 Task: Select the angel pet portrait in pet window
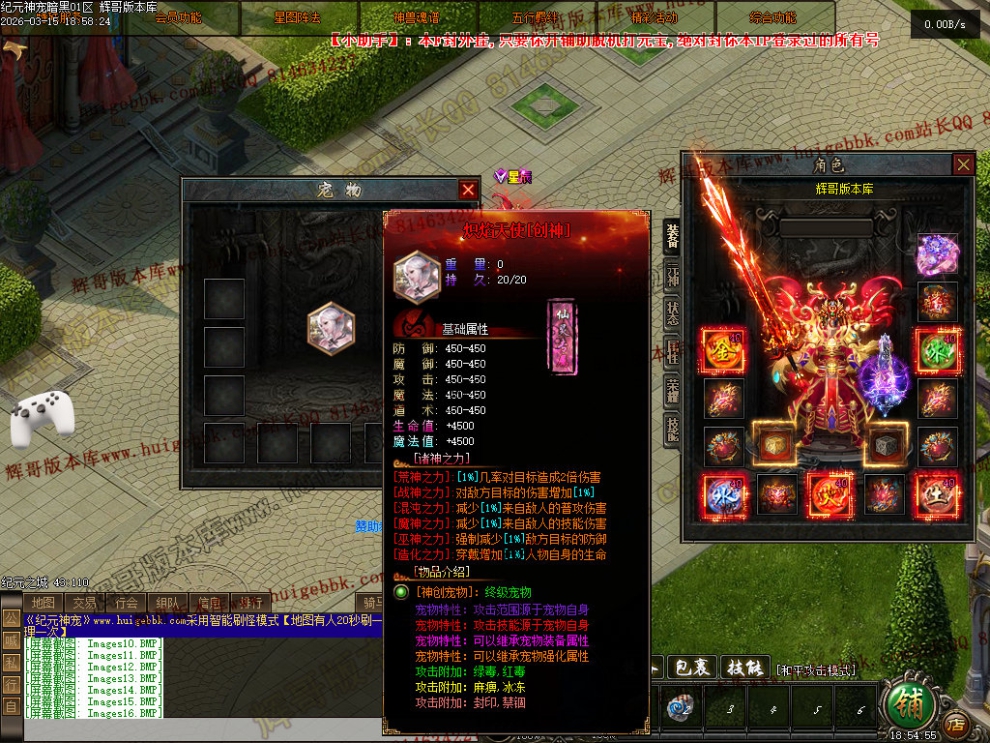pos(331,328)
